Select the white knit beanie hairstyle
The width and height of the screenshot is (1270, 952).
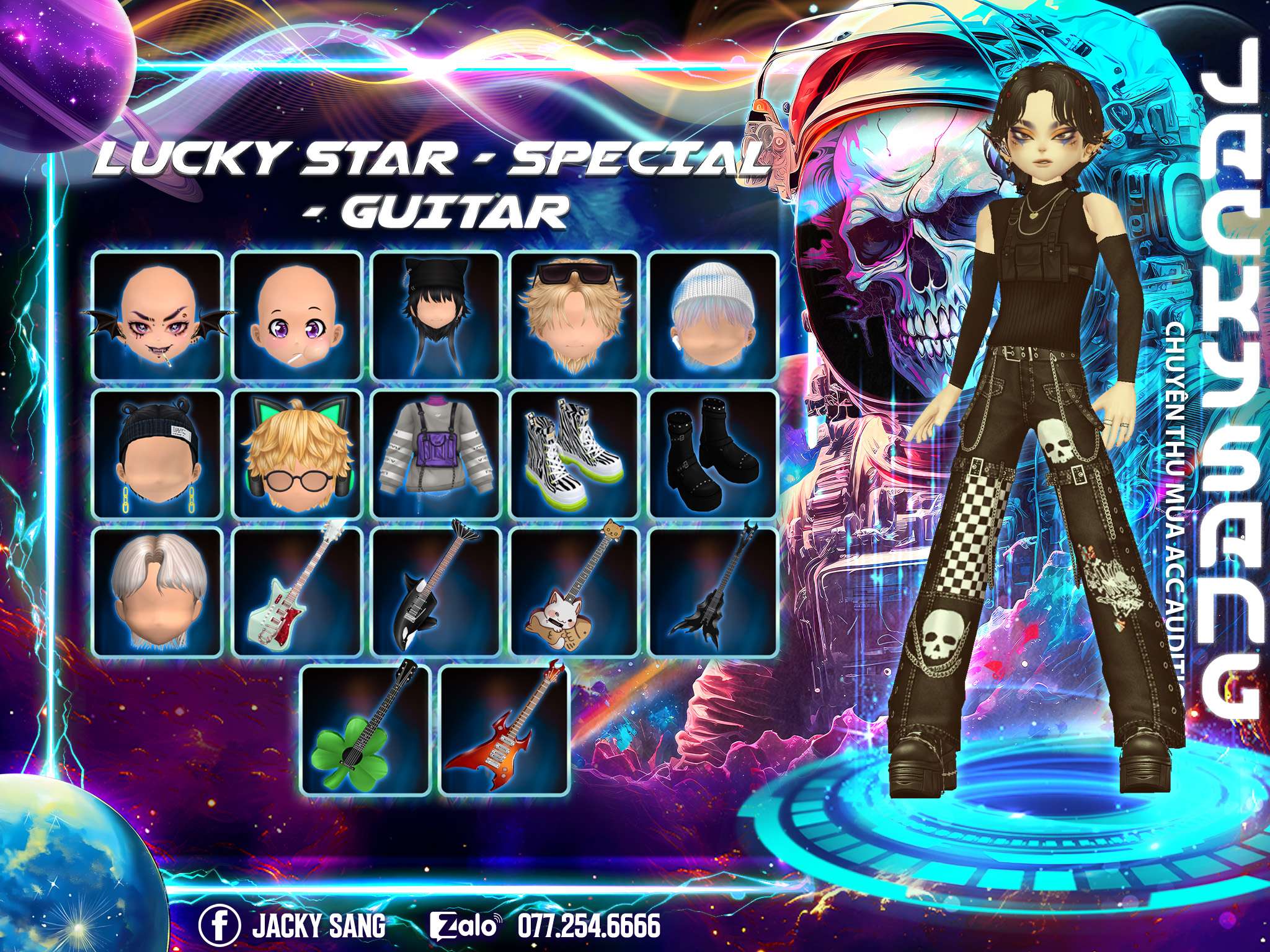click(x=713, y=315)
